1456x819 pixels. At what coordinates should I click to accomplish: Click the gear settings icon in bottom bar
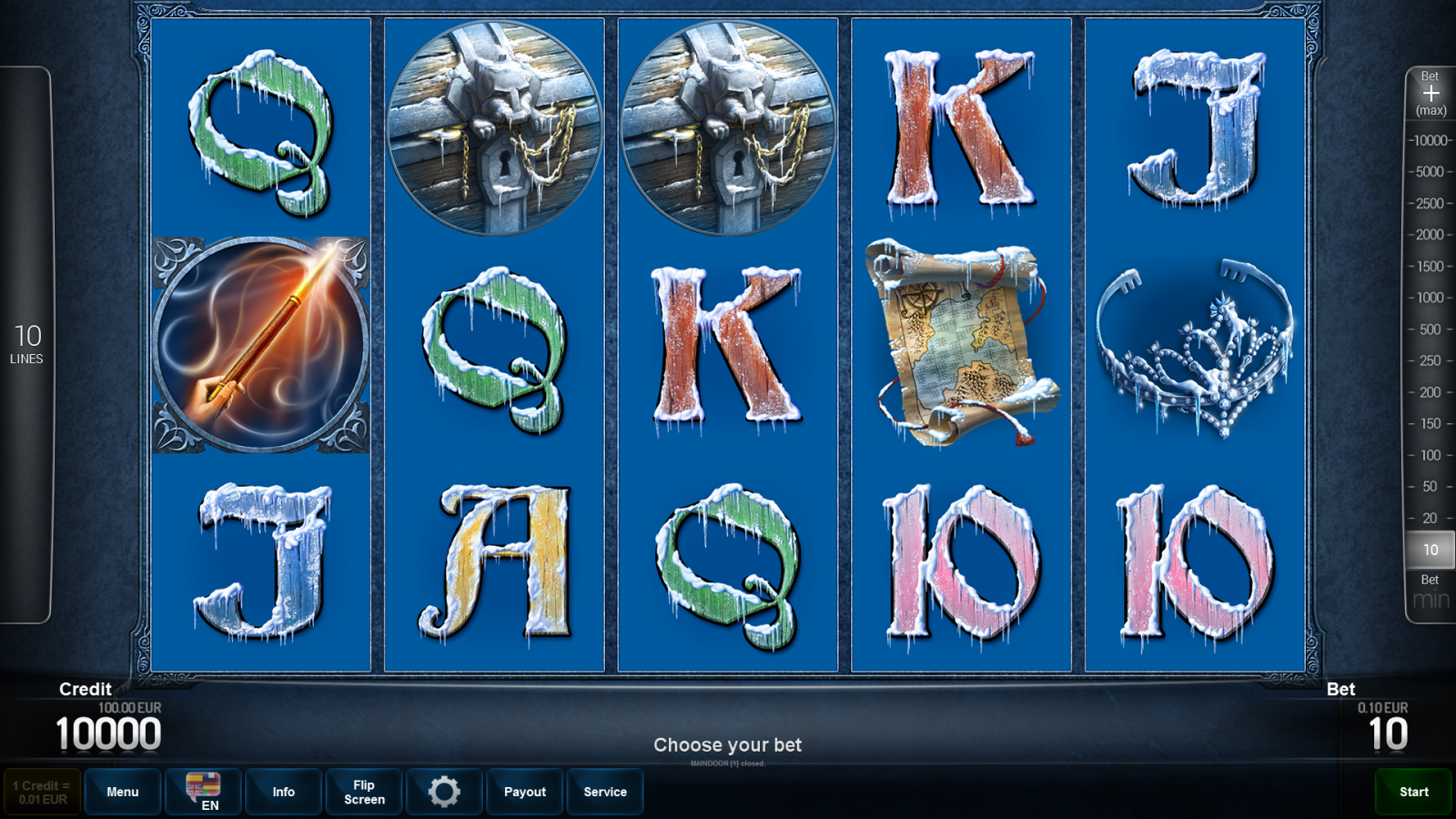[x=444, y=792]
